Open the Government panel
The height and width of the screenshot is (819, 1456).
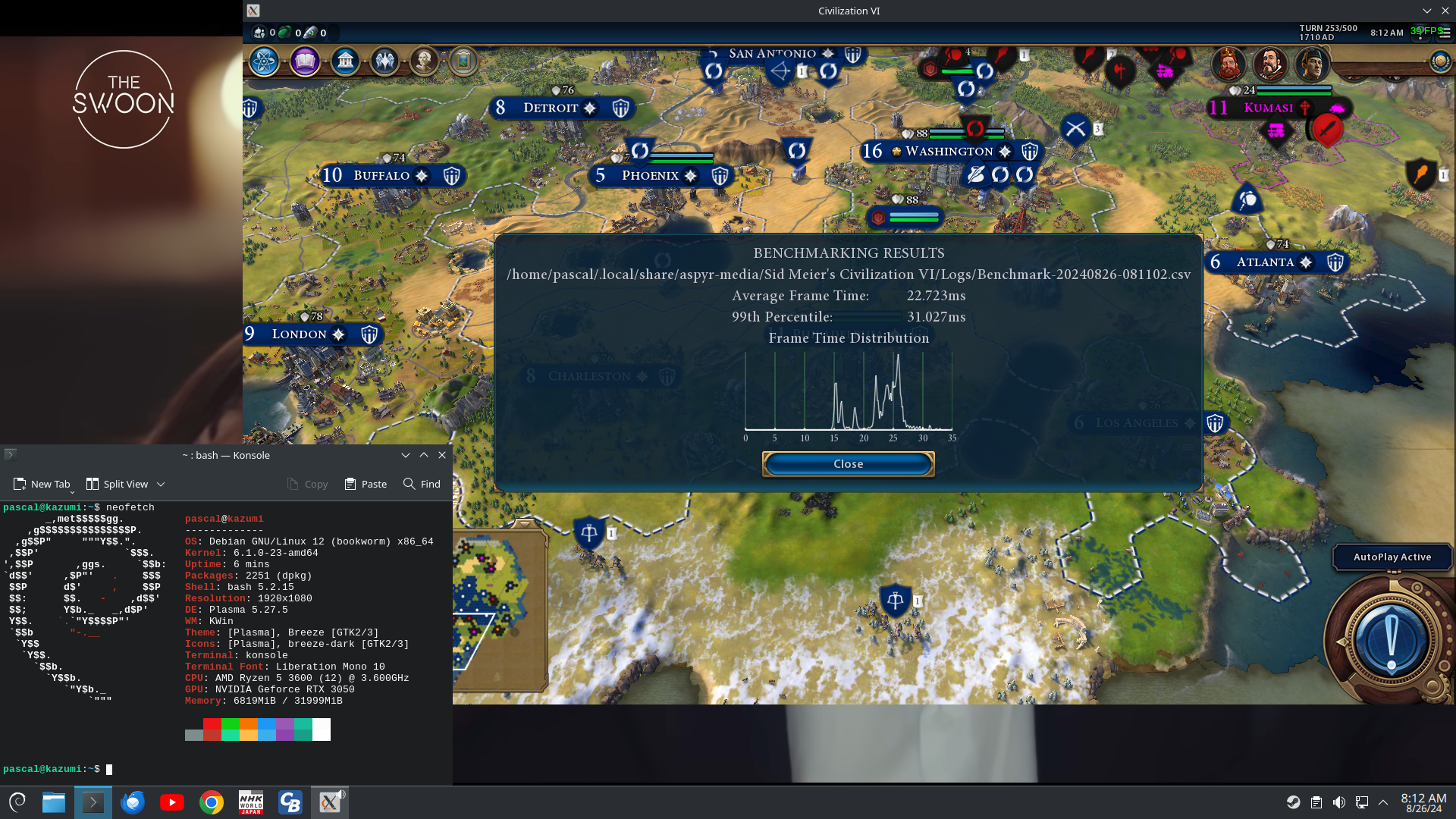[345, 61]
